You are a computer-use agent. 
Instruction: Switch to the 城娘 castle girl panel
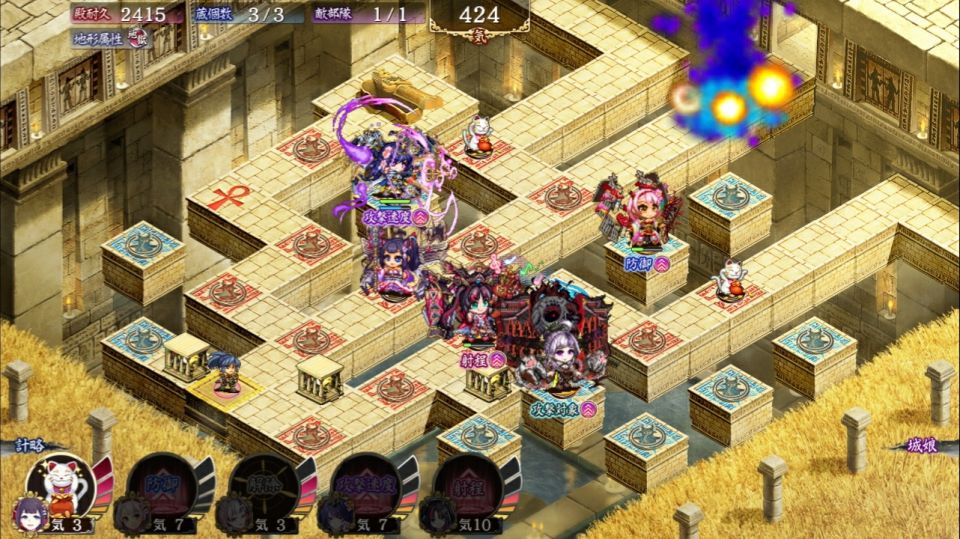(x=923, y=444)
